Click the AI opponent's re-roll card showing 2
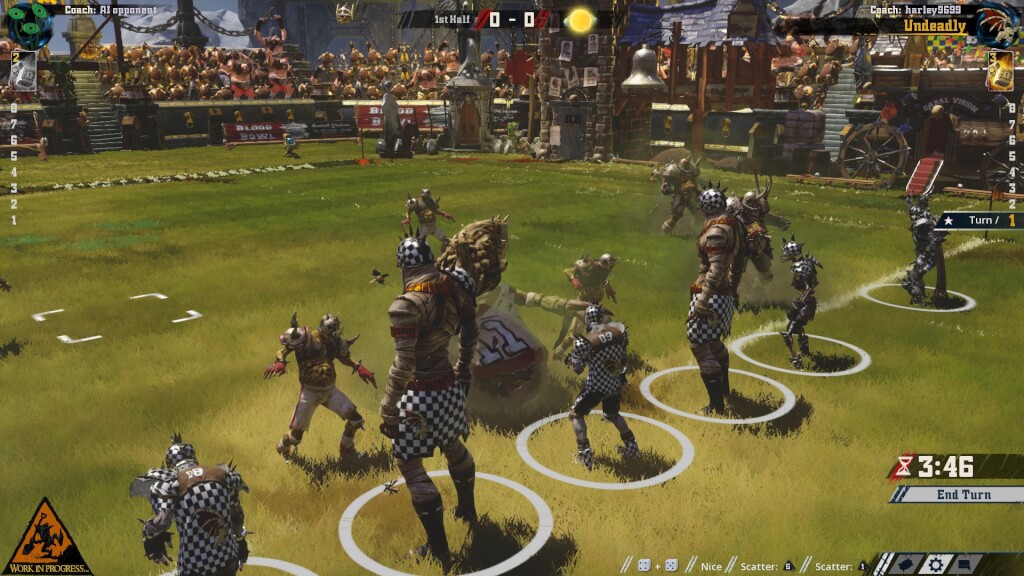Viewport: 1024px width, 576px height. tap(22, 71)
